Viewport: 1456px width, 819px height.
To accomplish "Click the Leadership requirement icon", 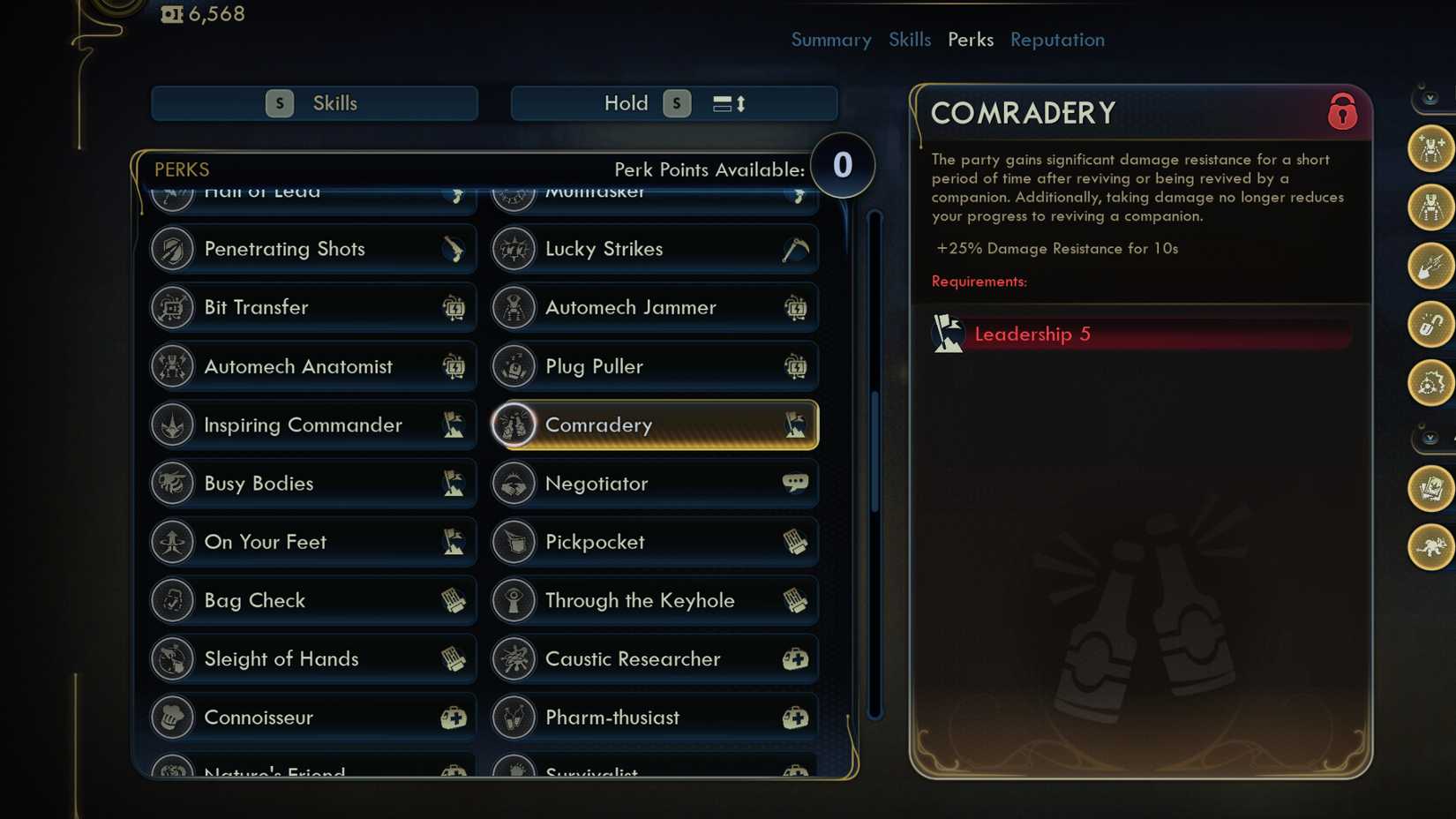I will (x=949, y=334).
